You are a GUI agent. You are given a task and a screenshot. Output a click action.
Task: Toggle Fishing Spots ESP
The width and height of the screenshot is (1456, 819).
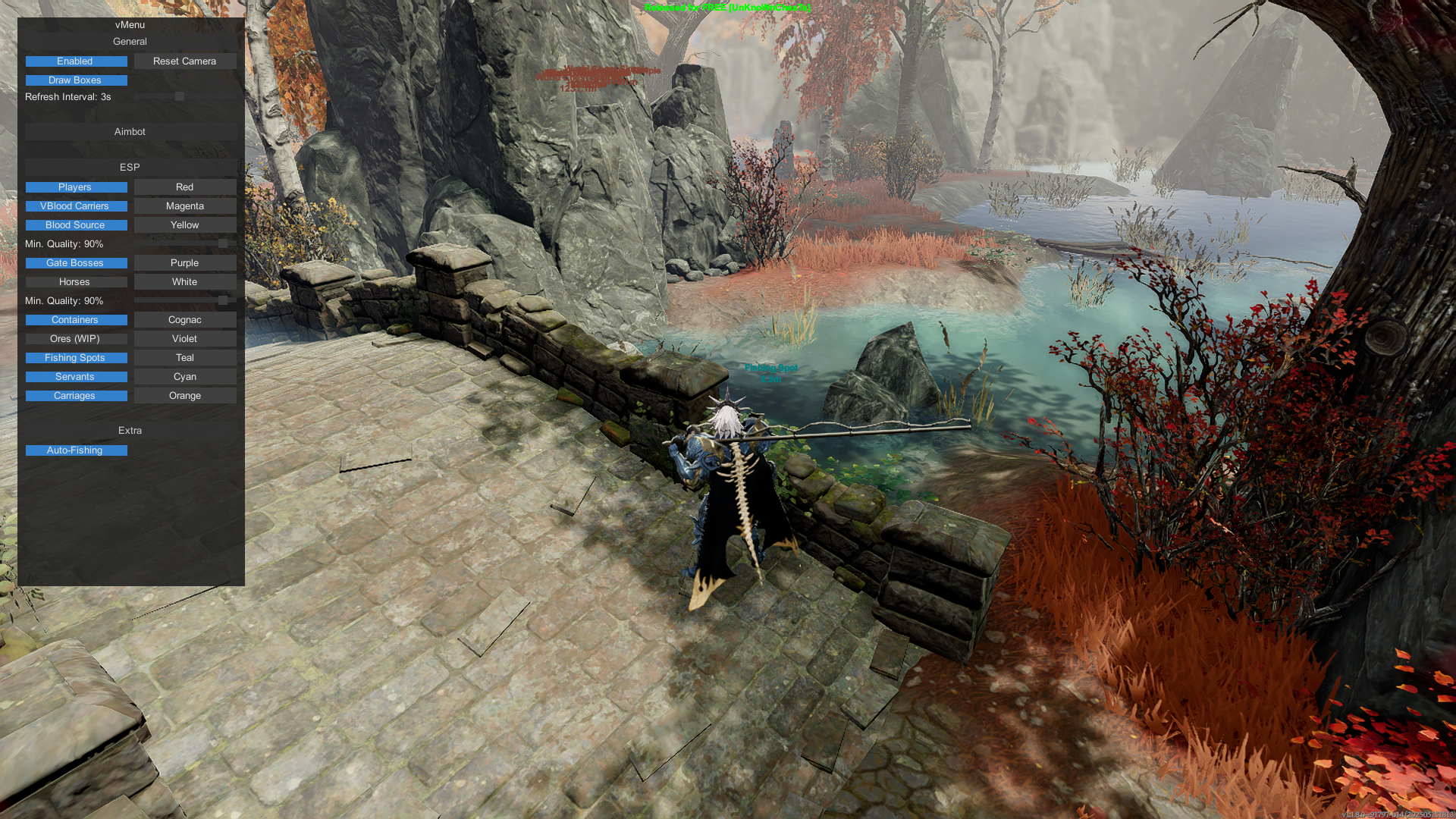coord(76,358)
